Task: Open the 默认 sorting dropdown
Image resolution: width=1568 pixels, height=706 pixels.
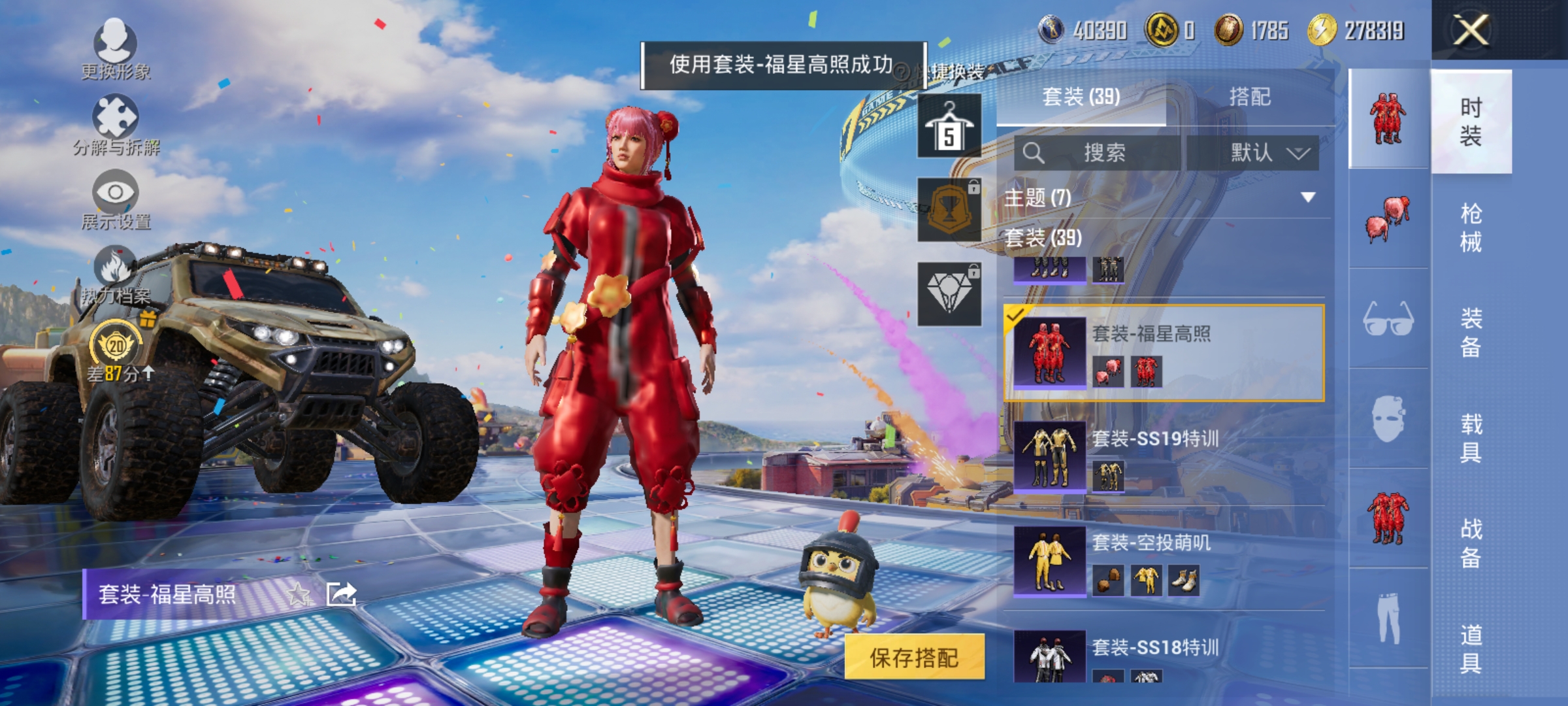Action: 1256,151
